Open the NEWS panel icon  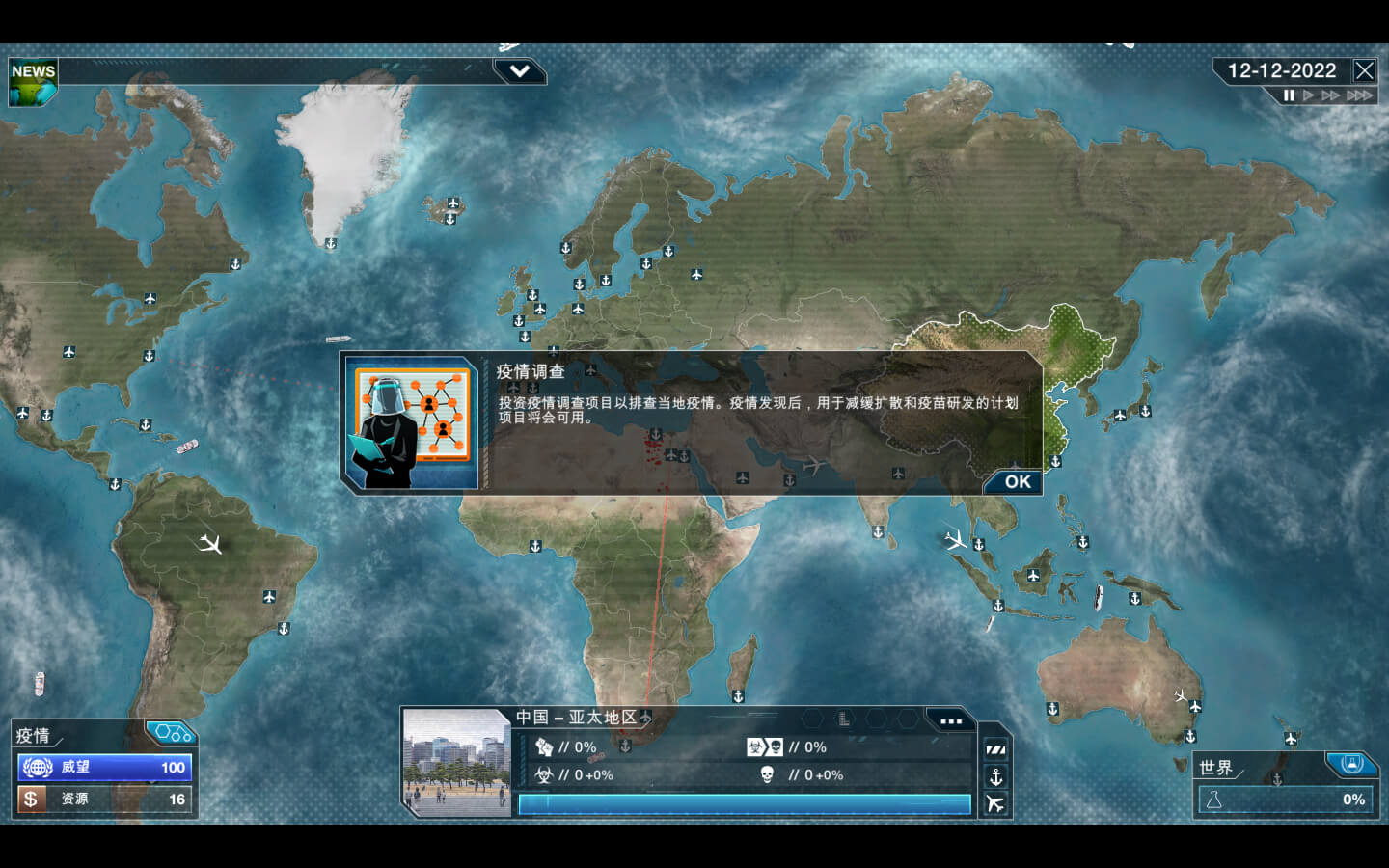[x=32, y=82]
